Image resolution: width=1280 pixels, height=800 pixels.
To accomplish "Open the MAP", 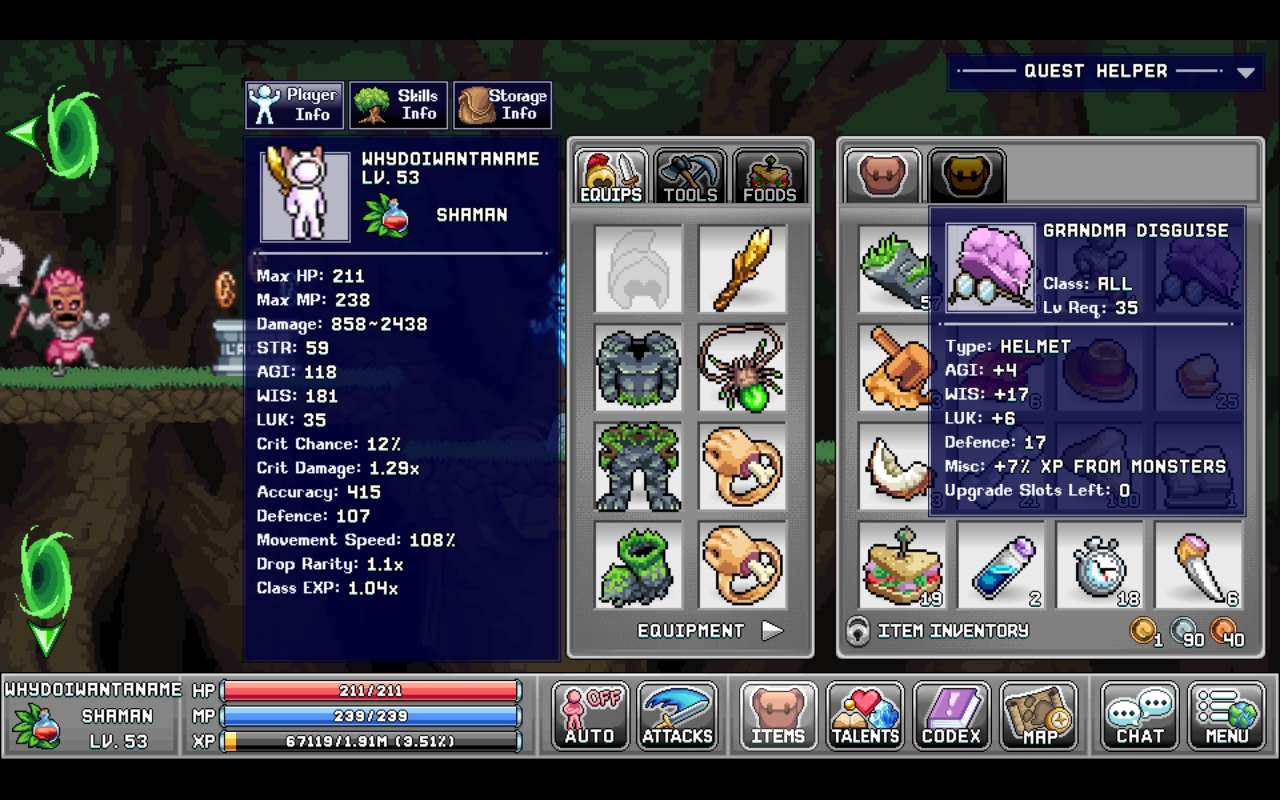I will (x=1040, y=715).
